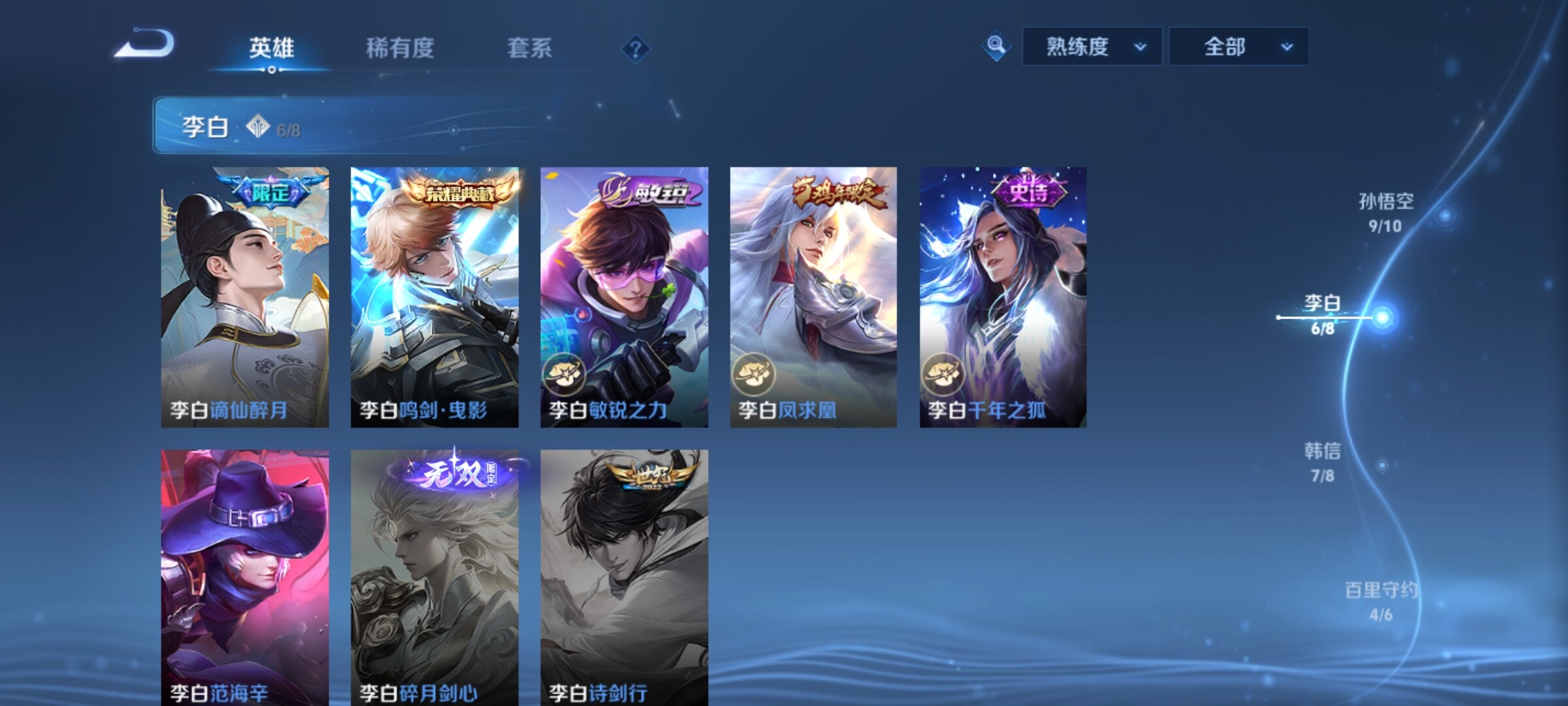Image resolution: width=1568 pixels, height=706 pixels.
Task: Click the 李白 6/8 section header
Action: tap(327, 126)
